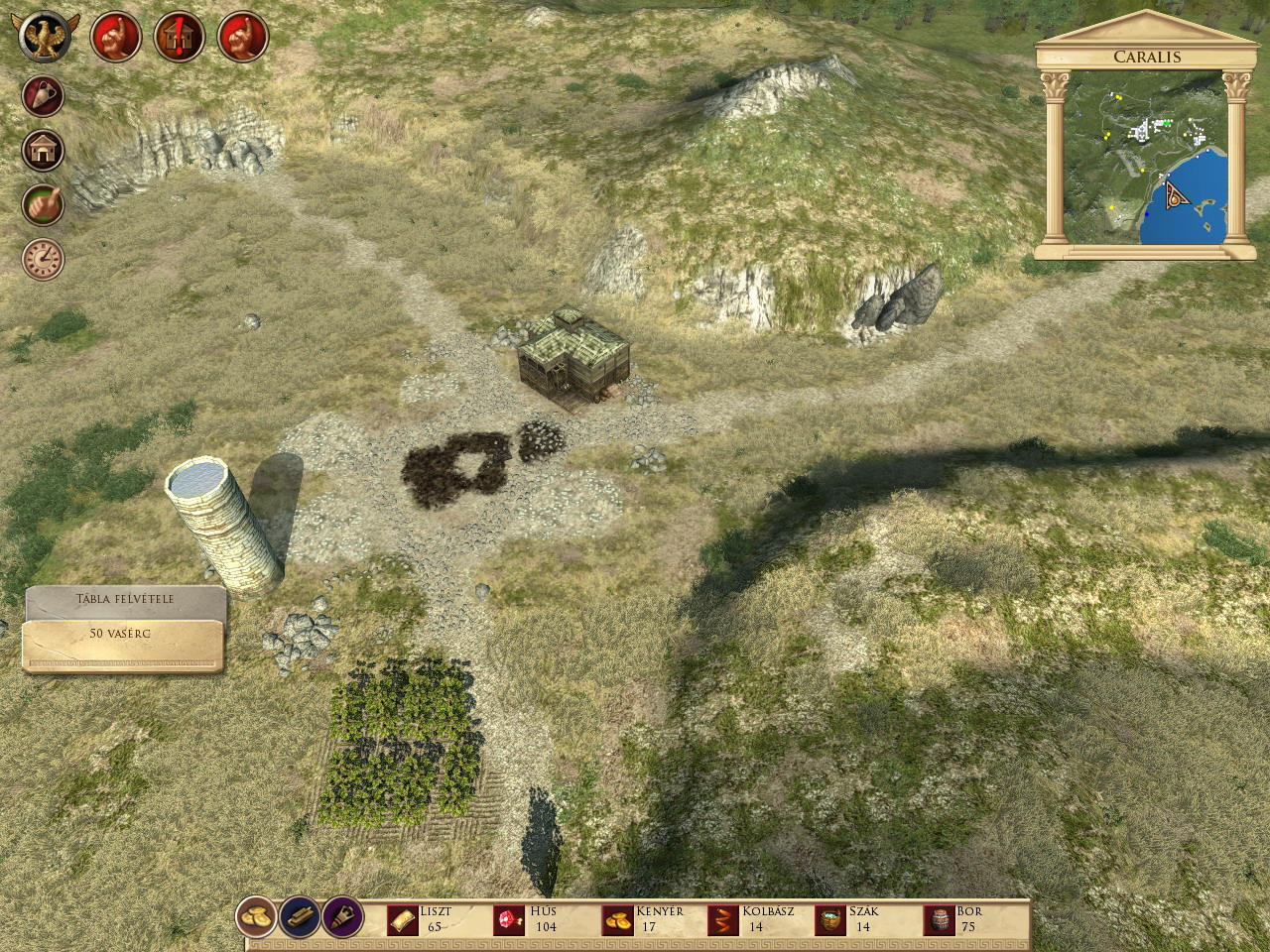Open the clock game speed control

tap(44, 258)
